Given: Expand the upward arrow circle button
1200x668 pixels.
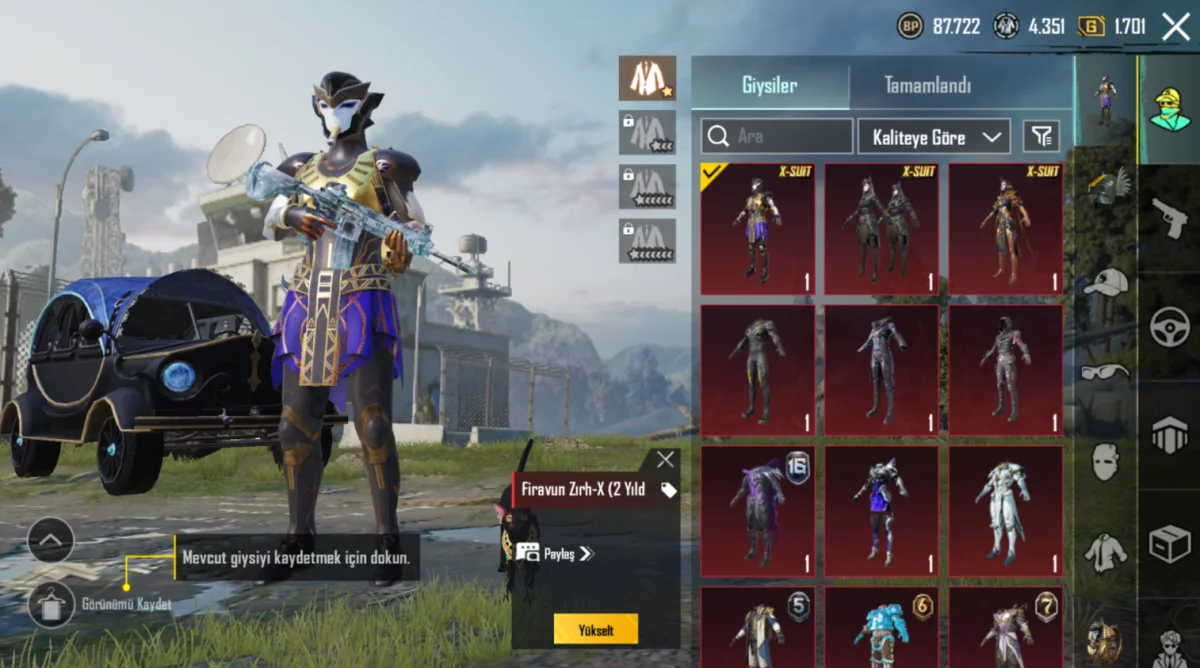Looking at the screenshot, I should [51, 542].
